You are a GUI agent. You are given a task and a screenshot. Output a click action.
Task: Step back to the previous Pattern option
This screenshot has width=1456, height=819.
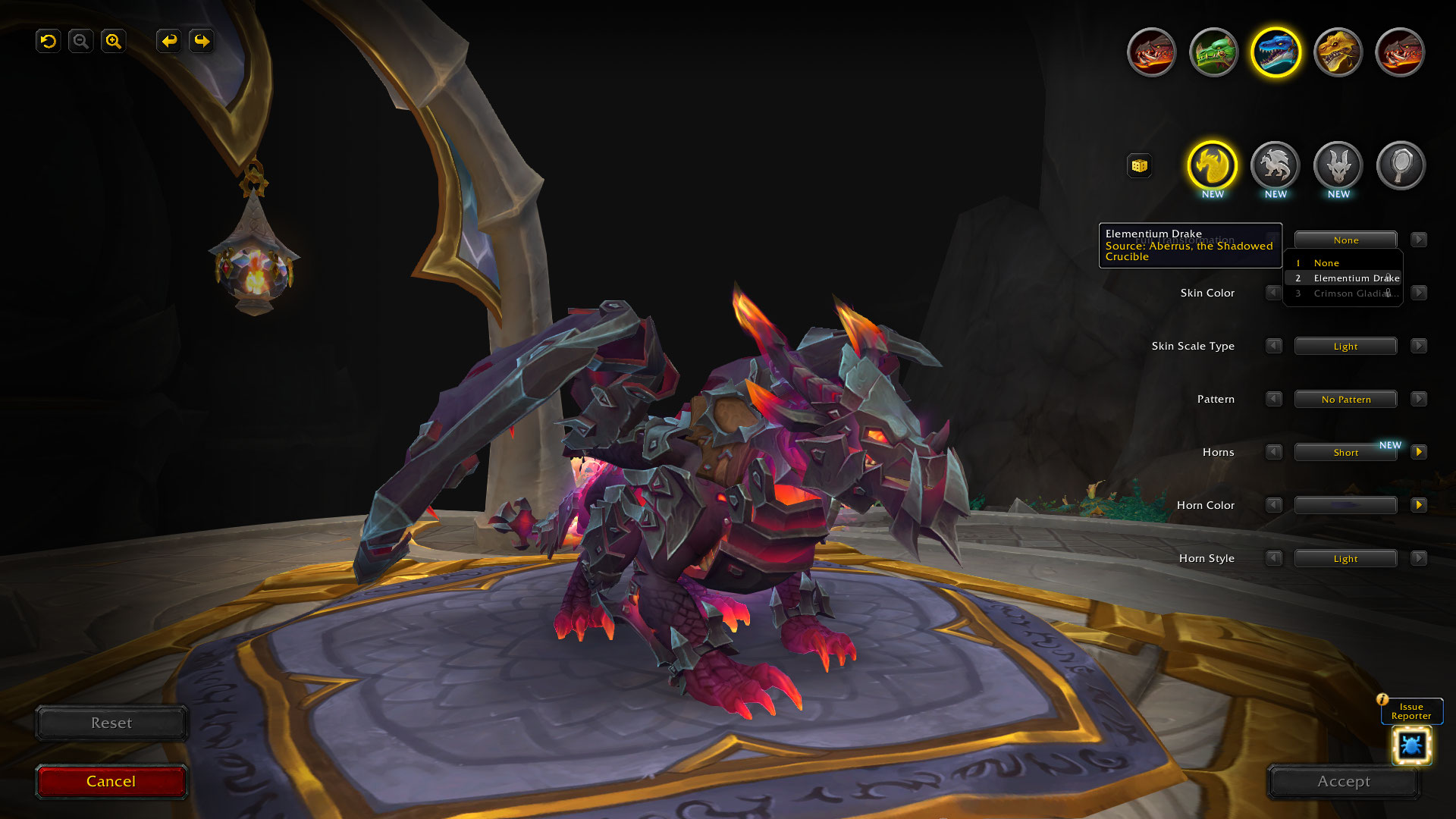tap(1273, 399)
